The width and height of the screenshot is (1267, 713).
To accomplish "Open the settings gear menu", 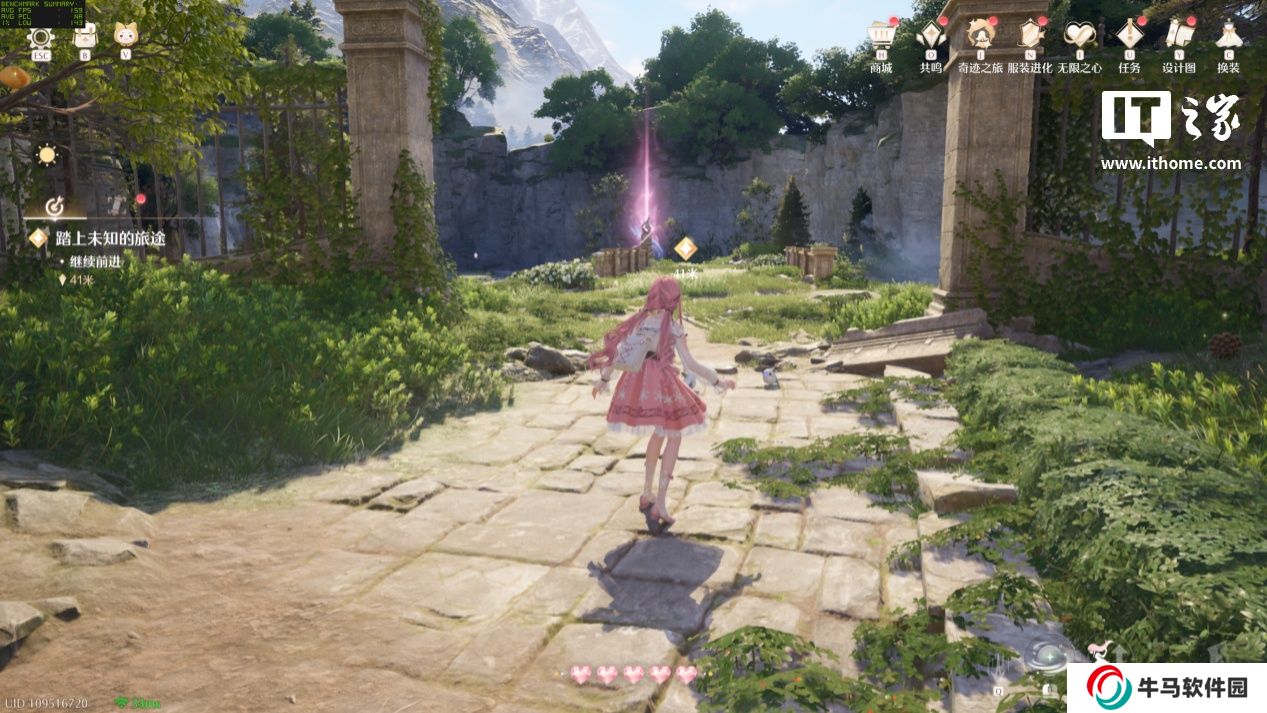I will click(41, 37).
